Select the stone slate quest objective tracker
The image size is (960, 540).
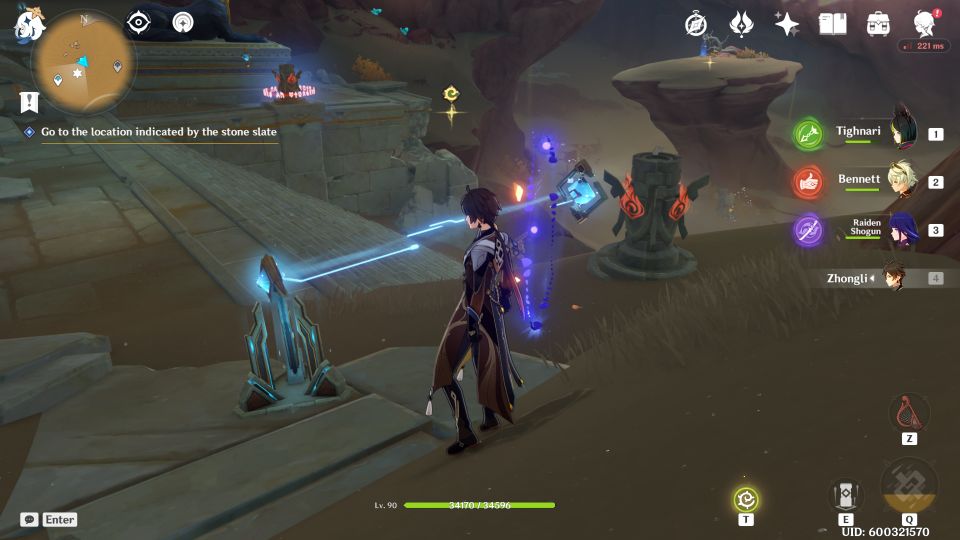click(158, 131)
